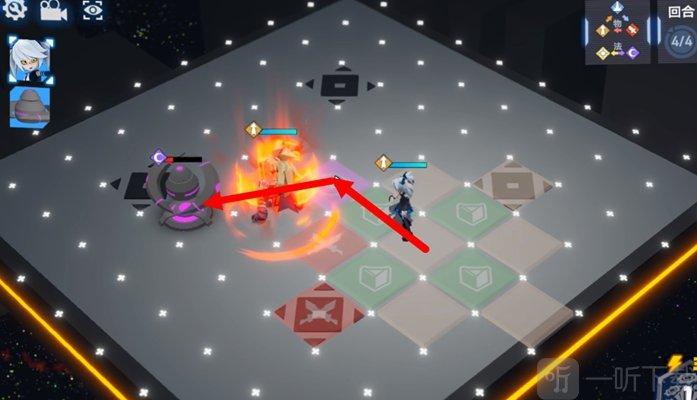697x400 pixels.
Task: Click the 4/4 round counter dial
Action: pos(681,43)
